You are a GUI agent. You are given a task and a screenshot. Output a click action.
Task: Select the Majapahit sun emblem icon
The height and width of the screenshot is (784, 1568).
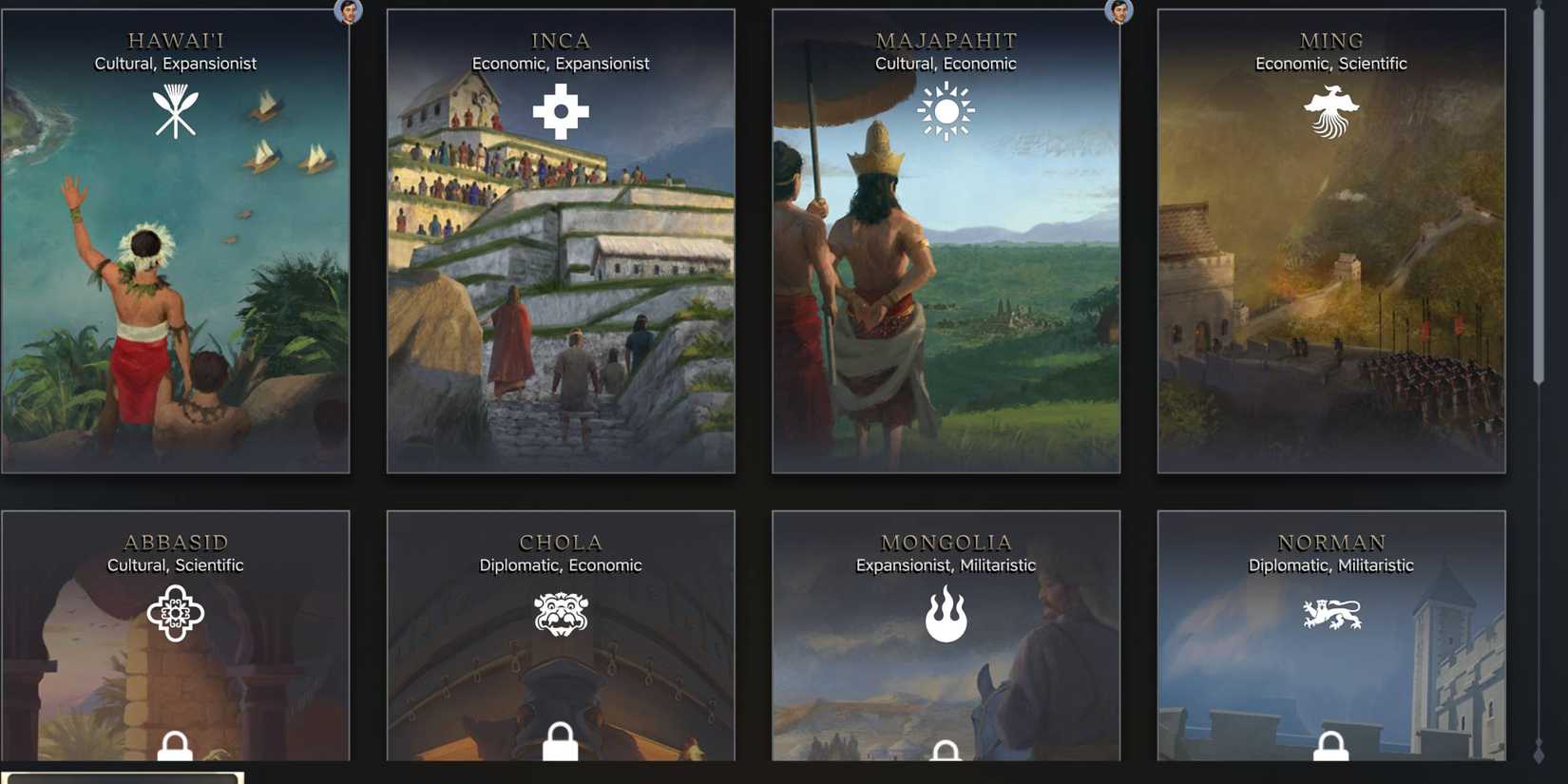(x=946, y=111)
